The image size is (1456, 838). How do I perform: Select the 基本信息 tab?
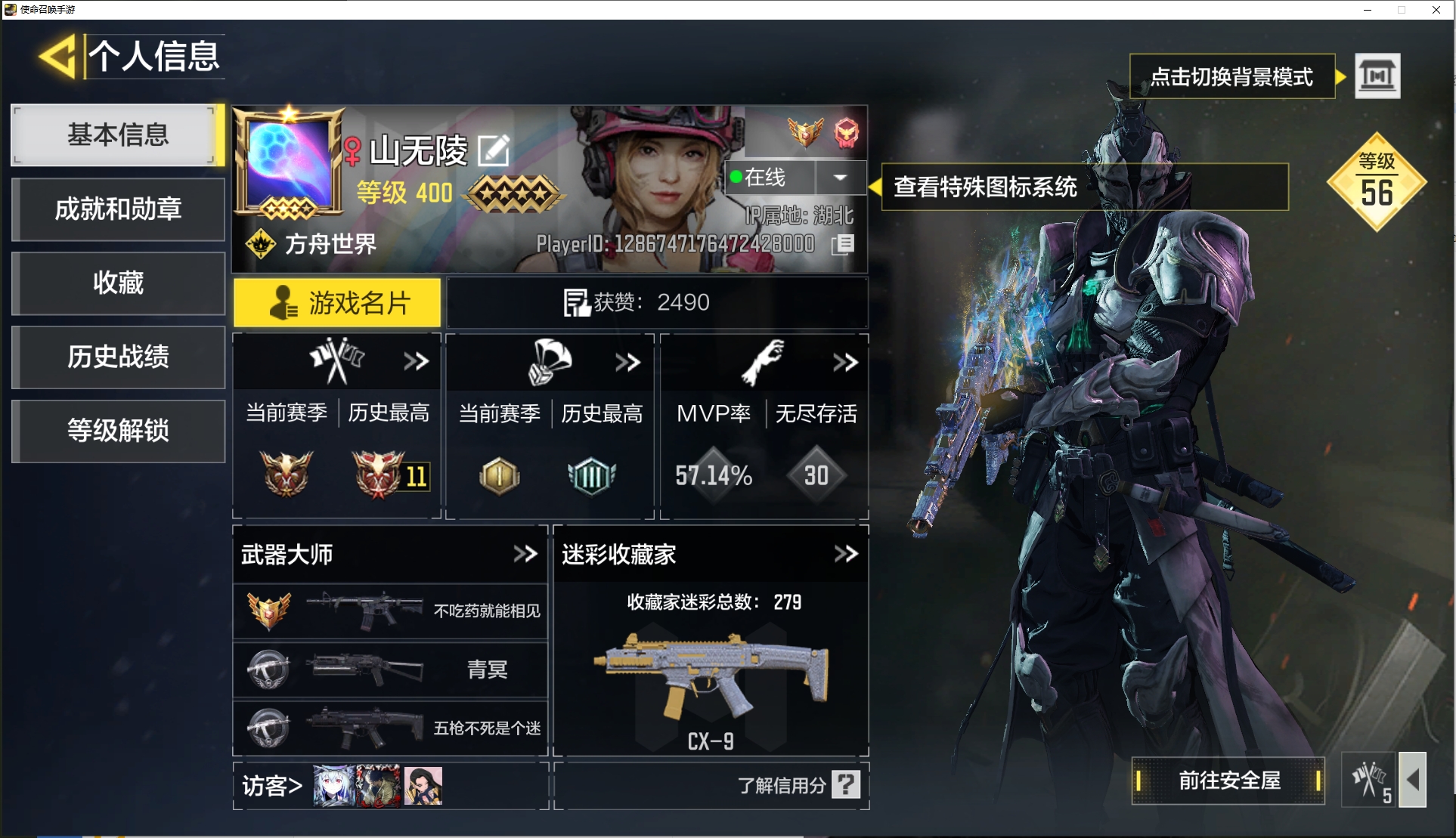[118, 135]
